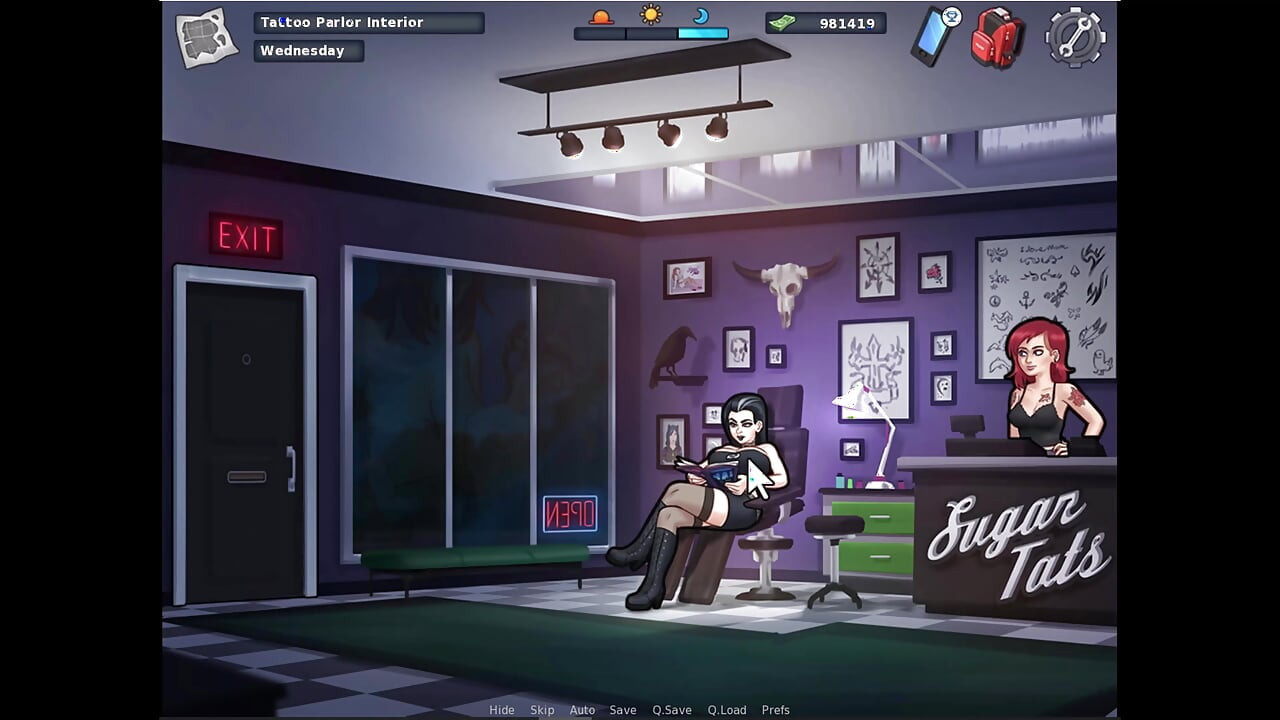
Task: Enable Skip mode
Action: [x=542, y=709]
